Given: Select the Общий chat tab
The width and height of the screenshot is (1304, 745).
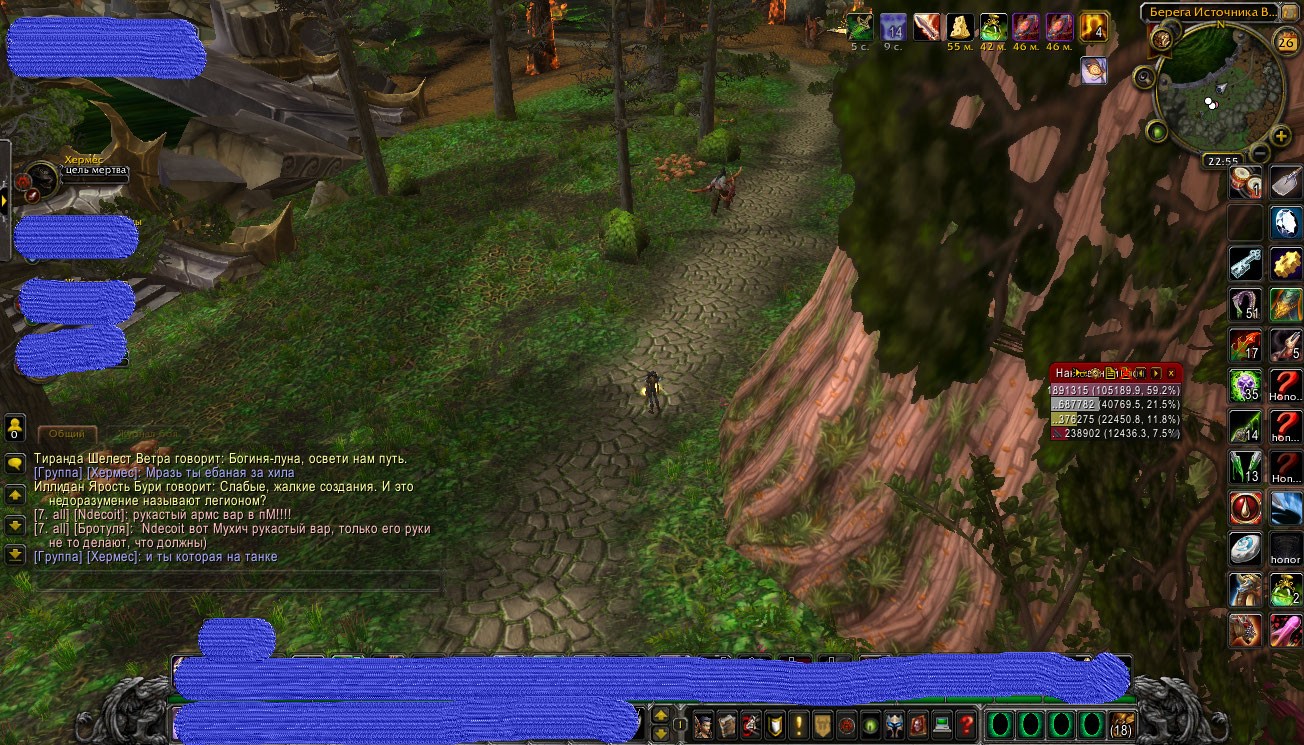Looking at the screenshot, I should [67, 434].
